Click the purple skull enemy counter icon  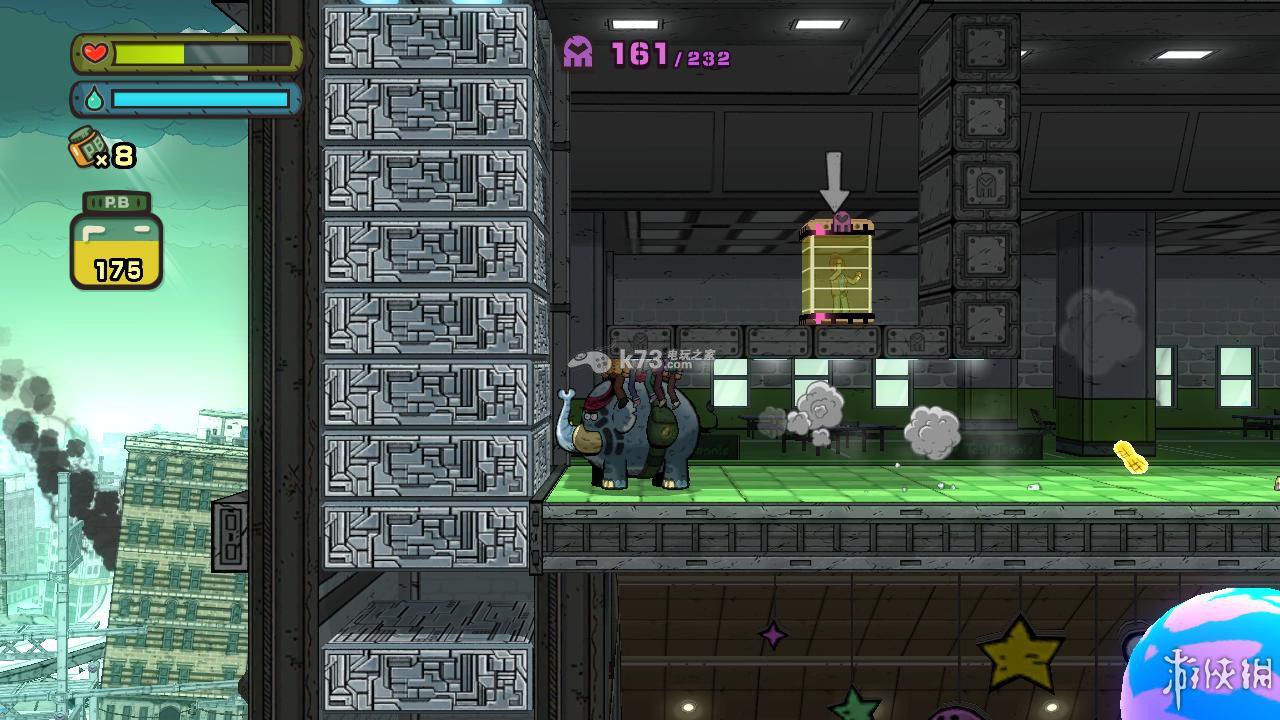[578, 52]
